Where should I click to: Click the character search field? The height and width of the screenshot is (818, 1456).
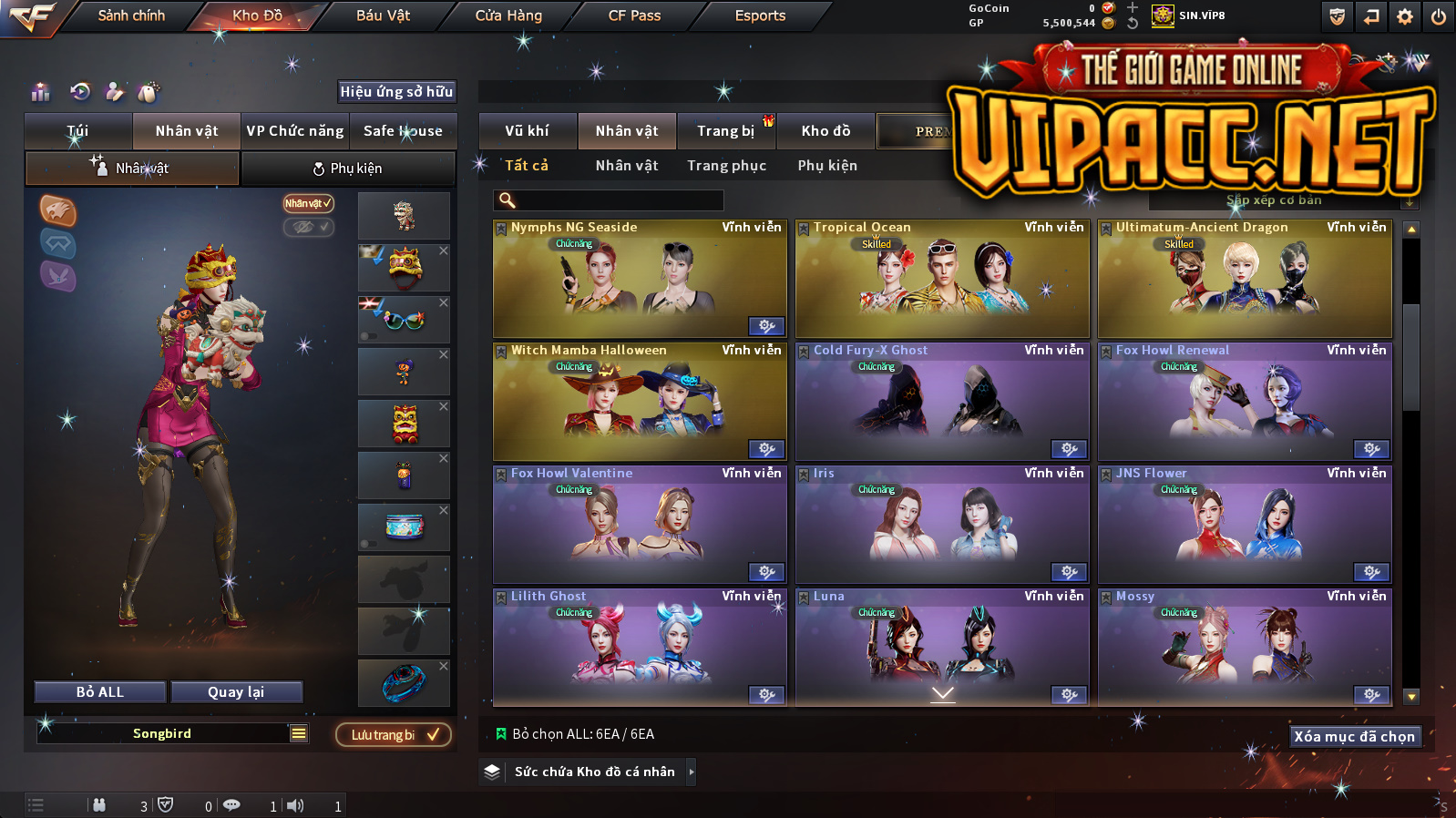[609, 200]
